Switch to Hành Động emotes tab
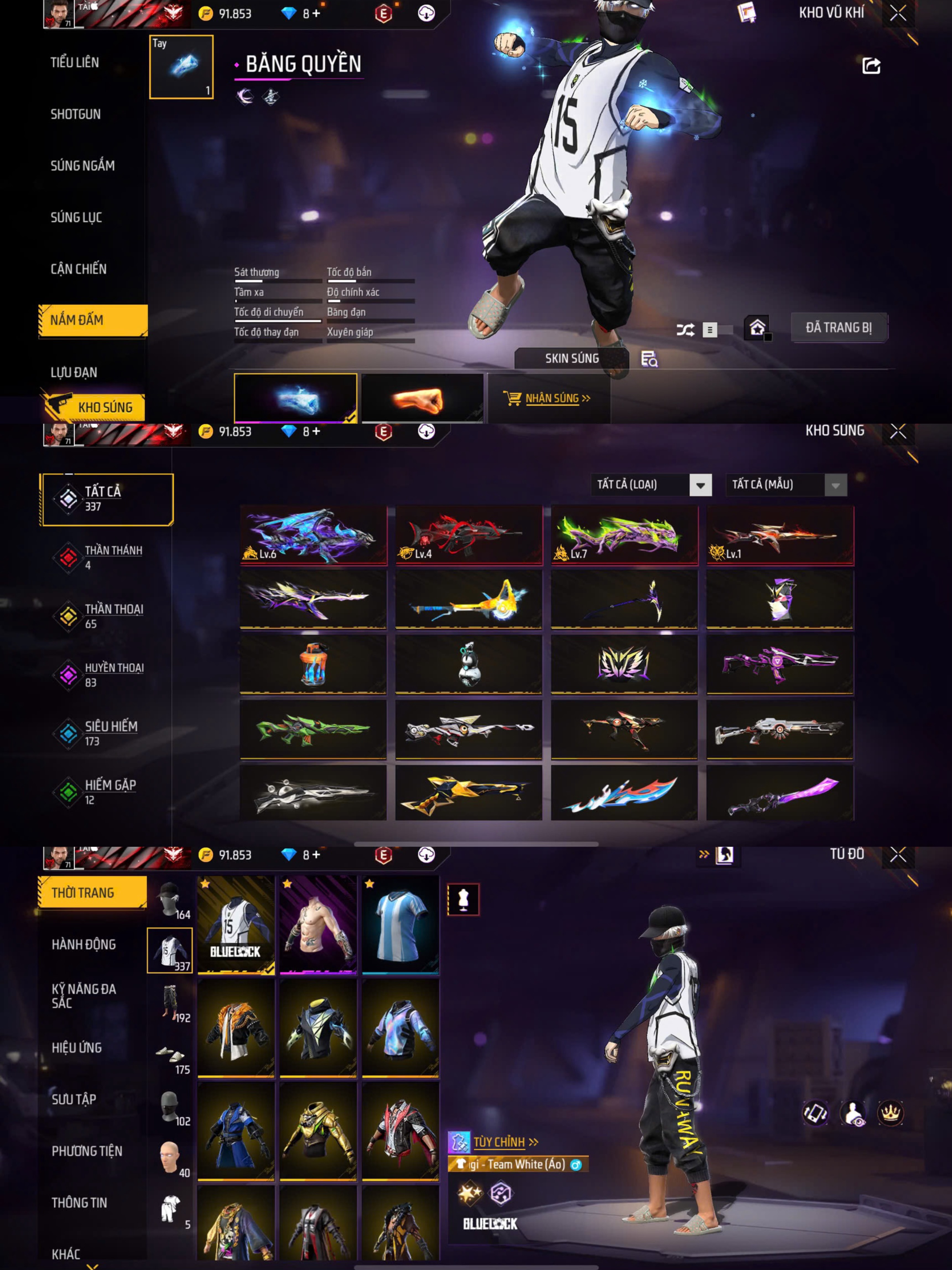The width and height of the screenshot is (952, 1270). point(84,944)
